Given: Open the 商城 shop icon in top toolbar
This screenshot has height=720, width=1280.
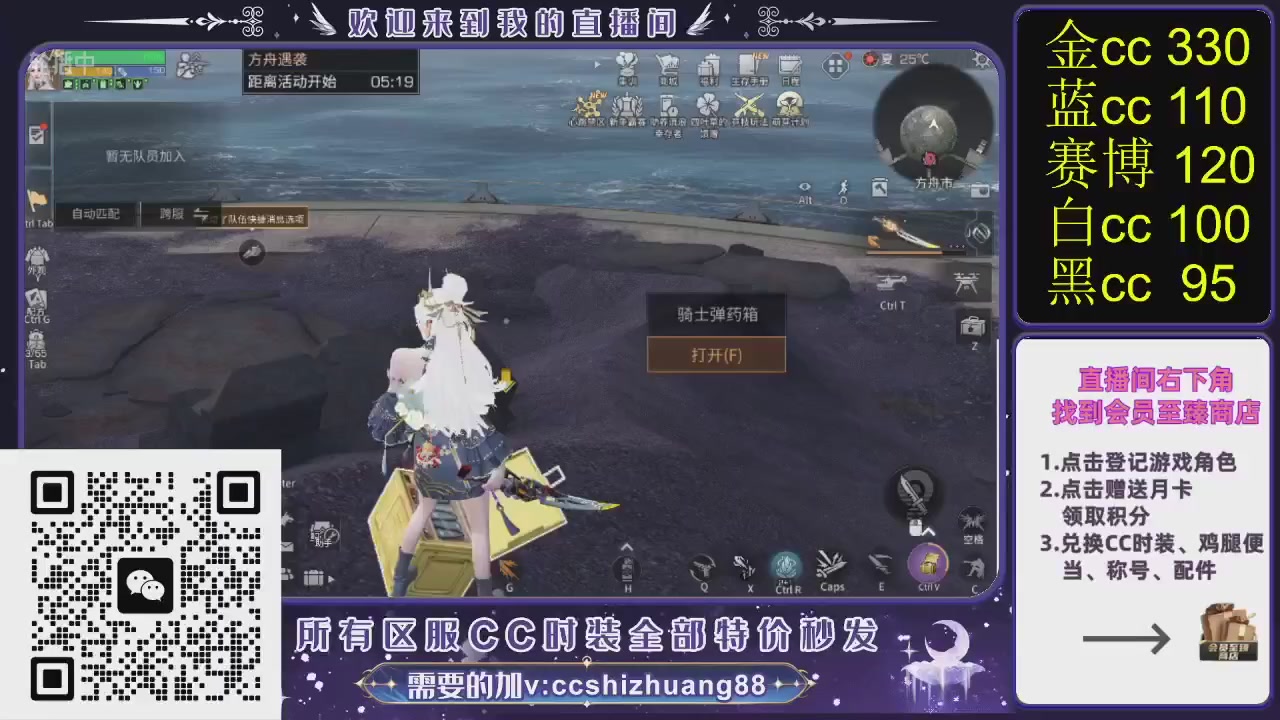Looking at the screenshot, I should 668,64.
